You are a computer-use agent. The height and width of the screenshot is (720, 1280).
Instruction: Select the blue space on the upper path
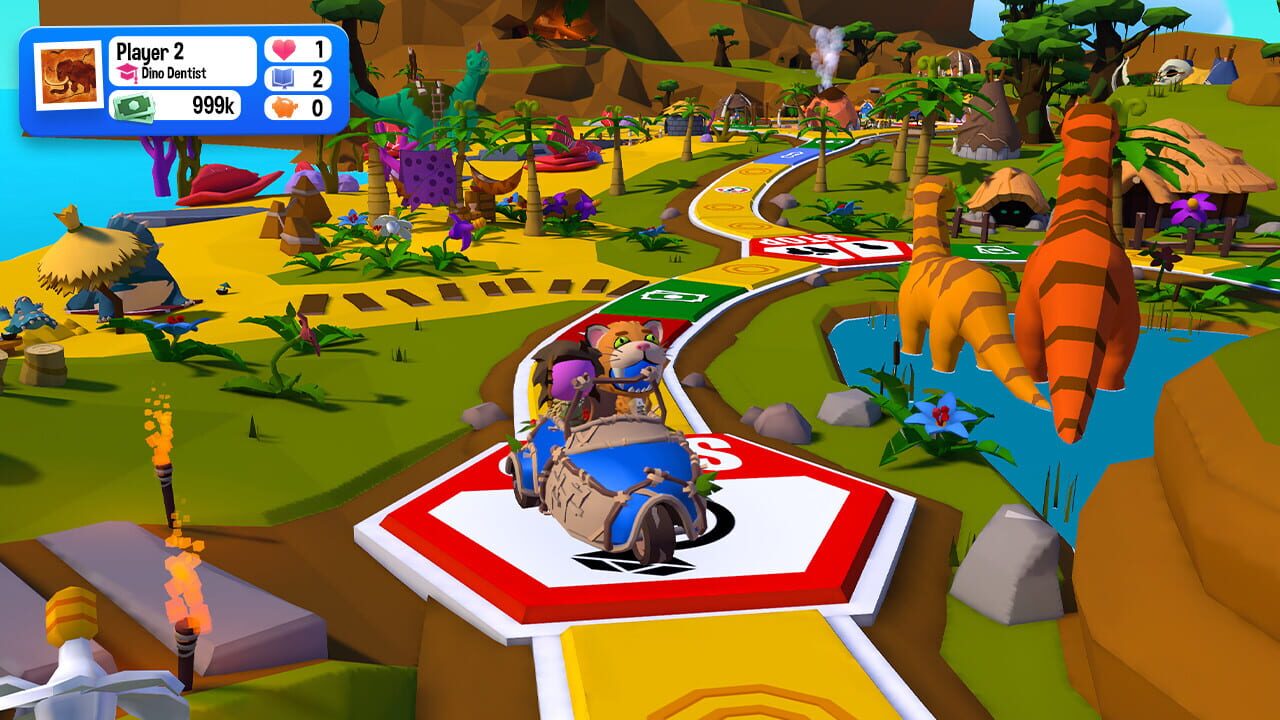tap(791, 154)
